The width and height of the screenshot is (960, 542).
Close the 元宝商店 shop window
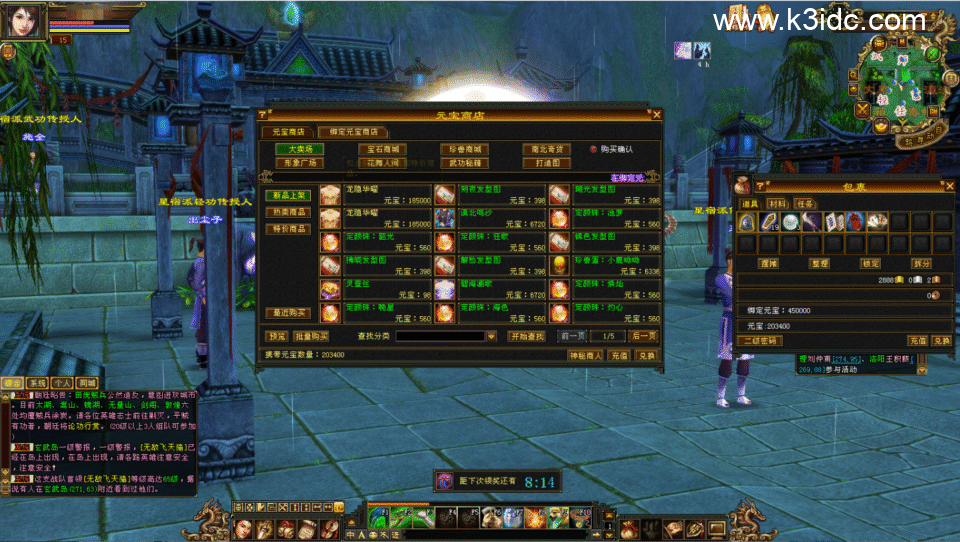[657, 115]
